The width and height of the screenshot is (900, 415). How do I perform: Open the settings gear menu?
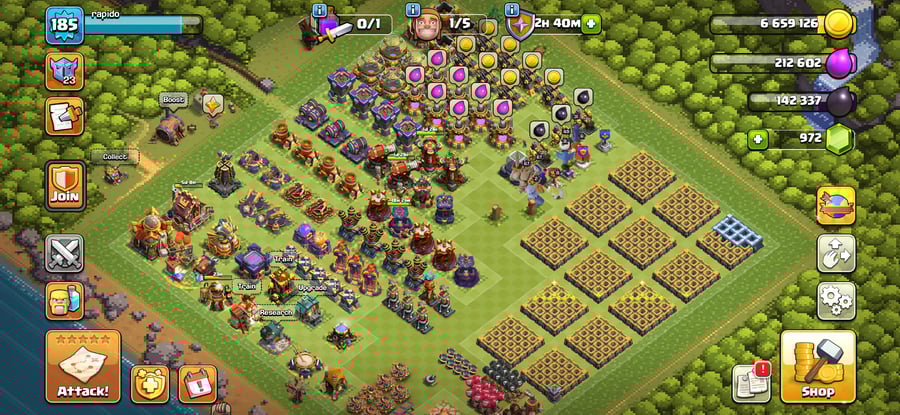tap(835, 299)
